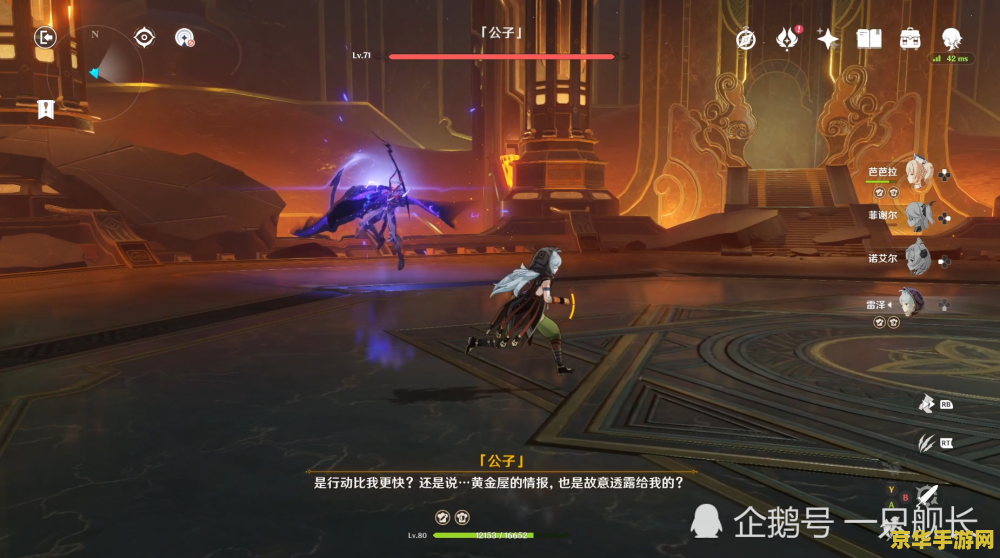Open the backpack inventory
This screenshot has width=1000, height=558.
point(910,39)
